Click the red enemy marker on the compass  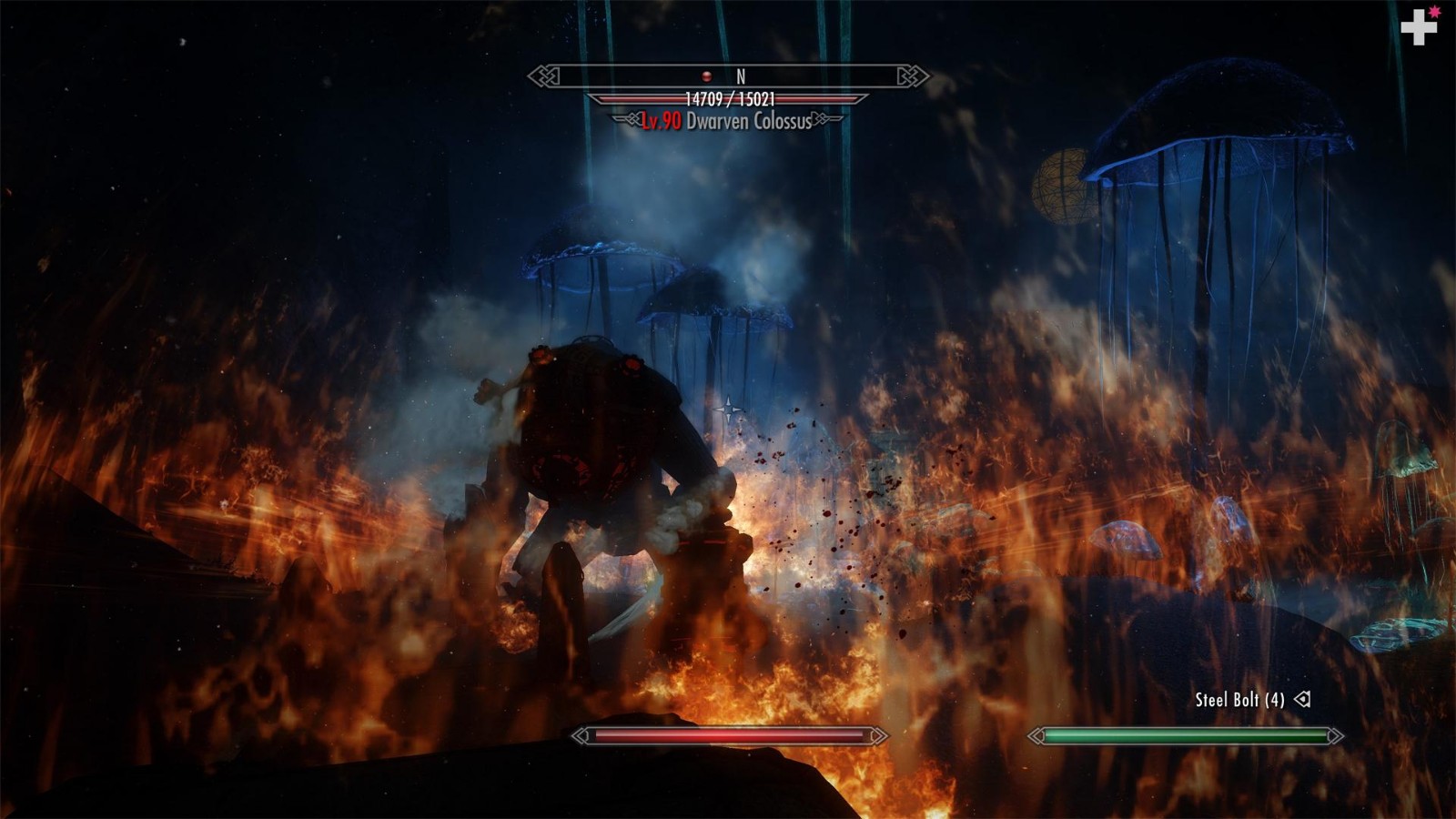tap(706, 76)
